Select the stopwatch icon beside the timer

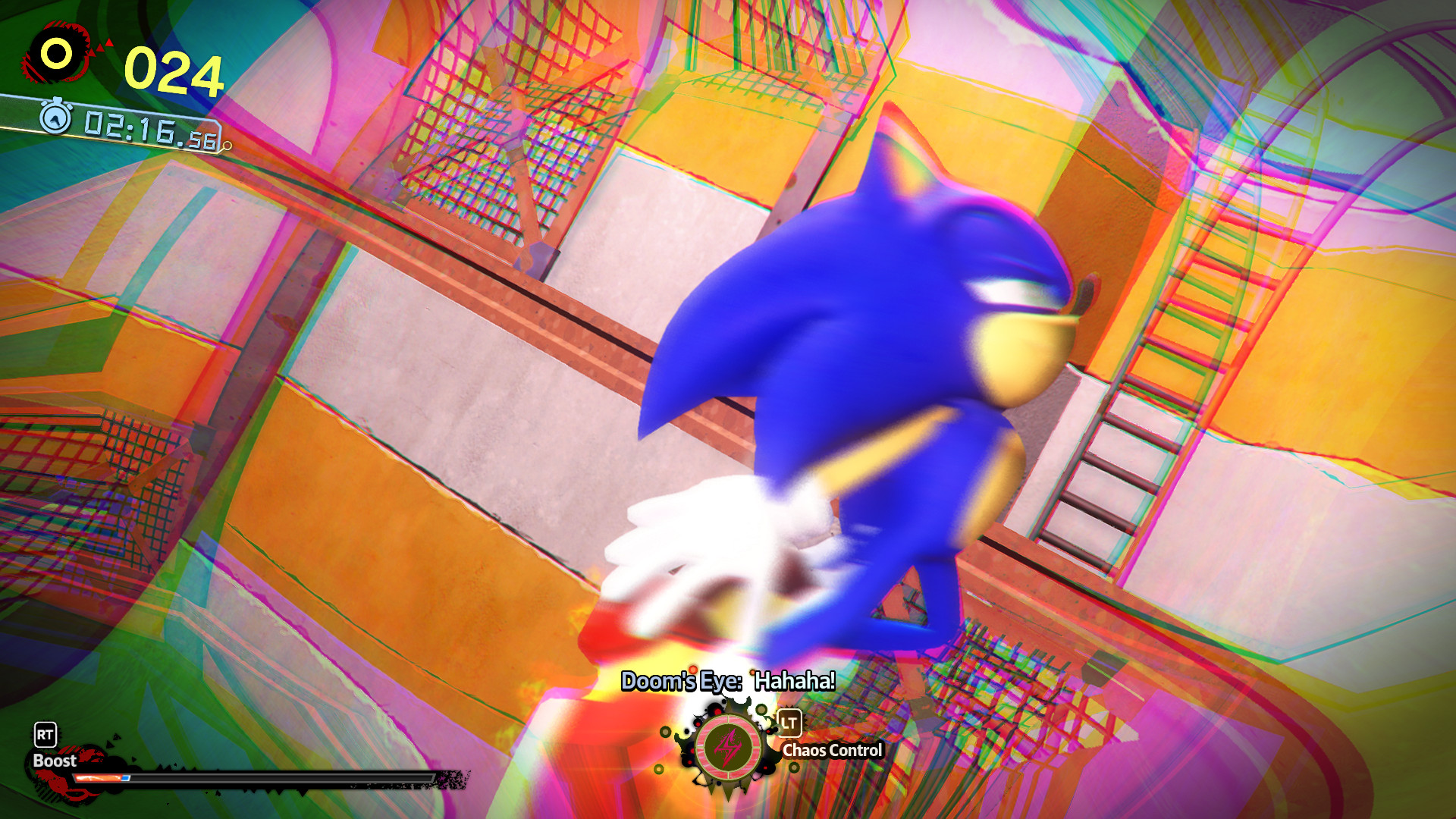click(54, 120)
